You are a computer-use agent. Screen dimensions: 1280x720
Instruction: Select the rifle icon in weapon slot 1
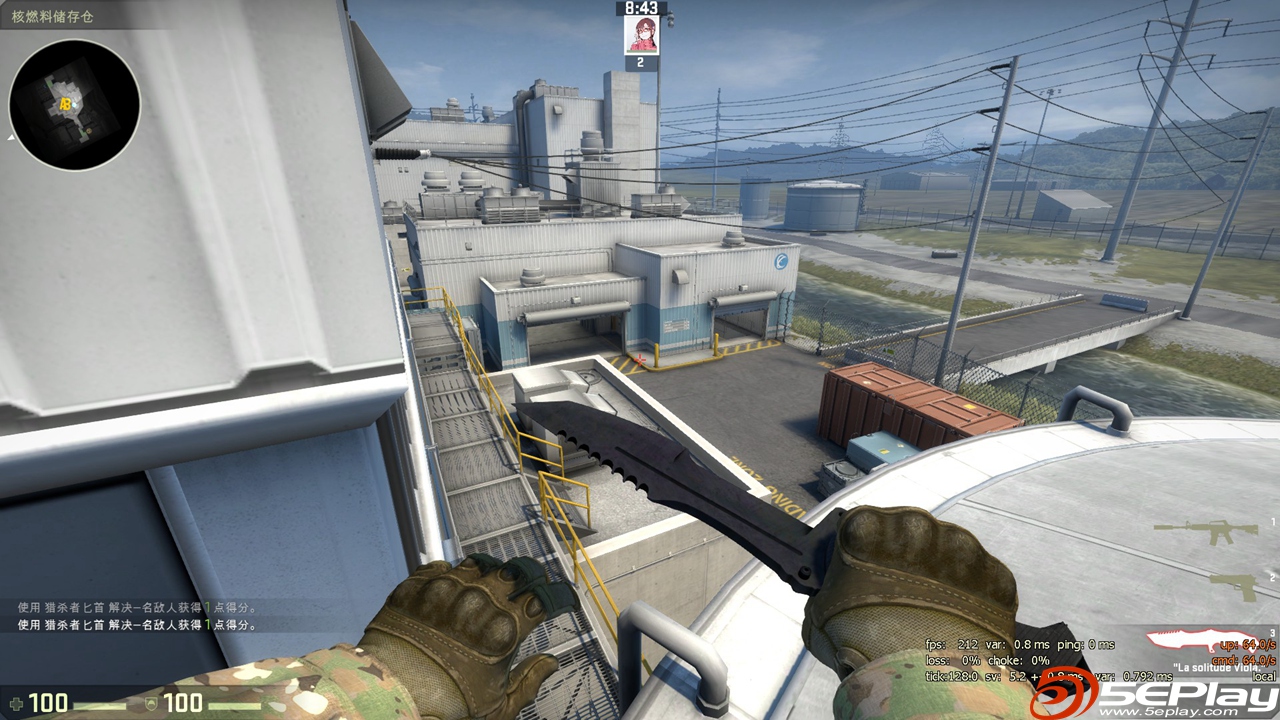(1206, 529)
